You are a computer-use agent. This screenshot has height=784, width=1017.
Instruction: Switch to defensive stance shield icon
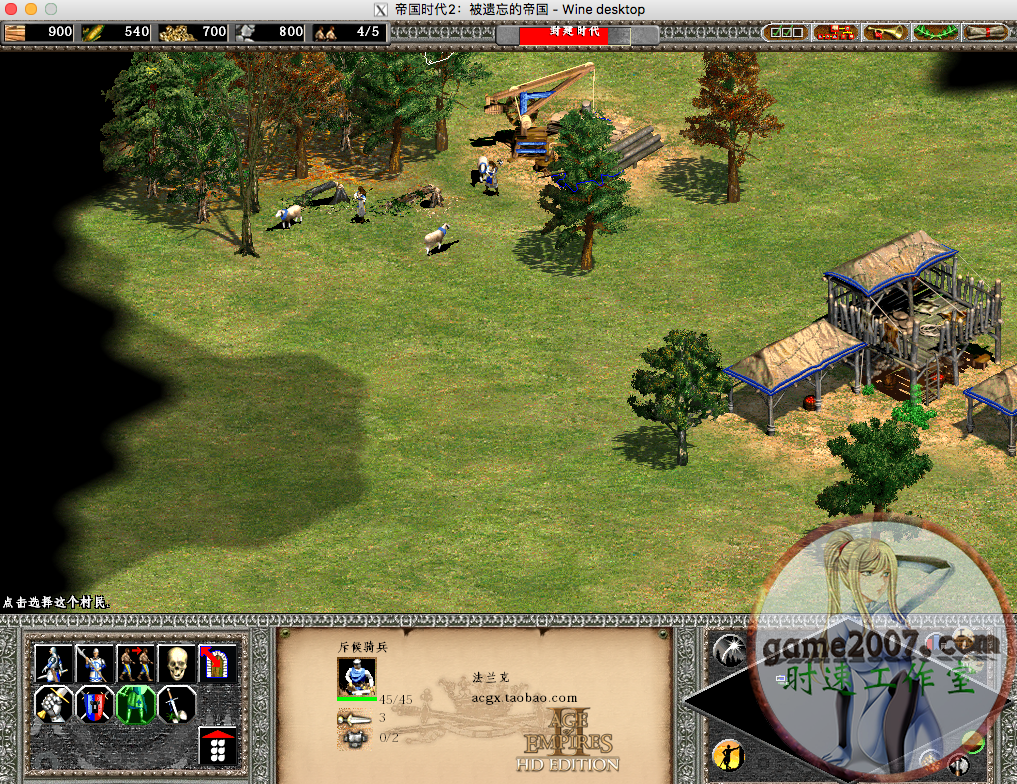pos(95,705)
